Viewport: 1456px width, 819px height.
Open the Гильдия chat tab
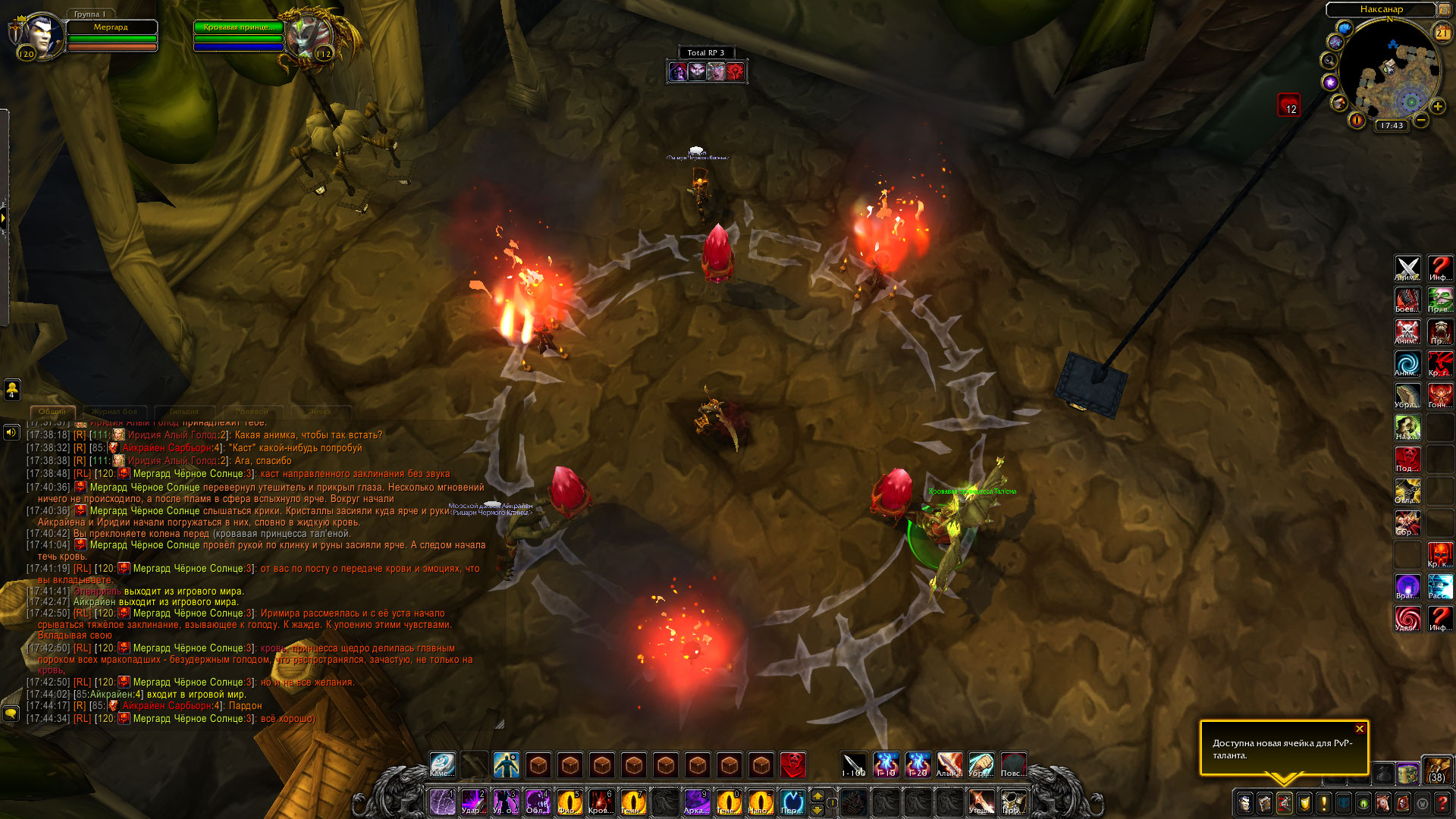184,412
